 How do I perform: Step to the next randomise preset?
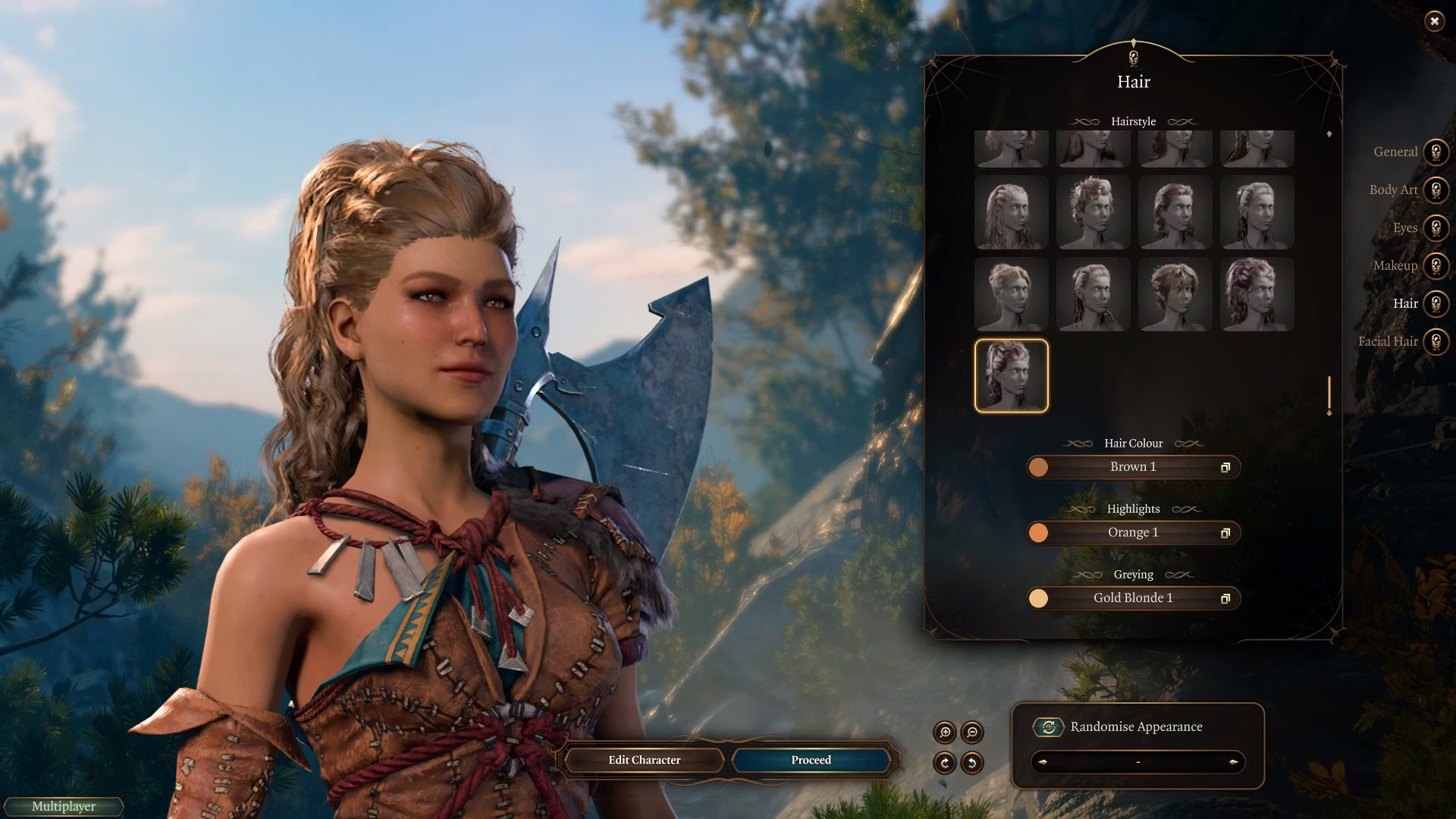[1233, 762]
